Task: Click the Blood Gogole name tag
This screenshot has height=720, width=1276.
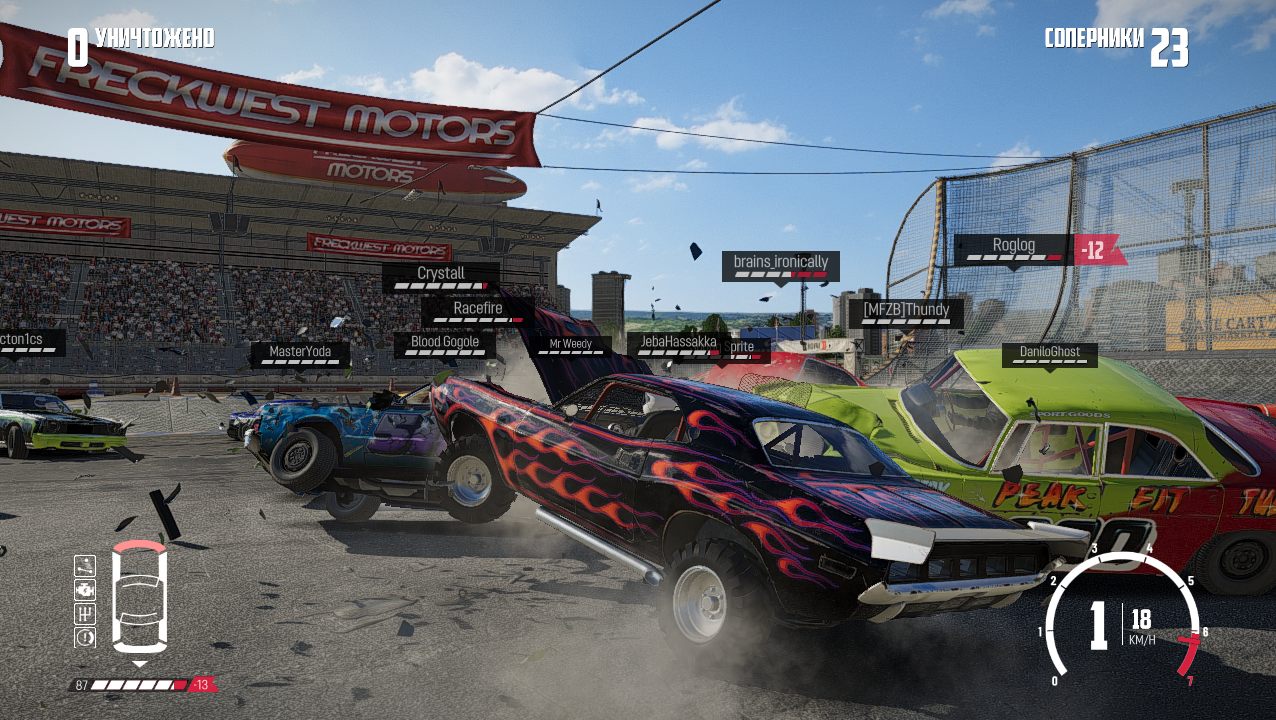Action: tap(444, 345)
